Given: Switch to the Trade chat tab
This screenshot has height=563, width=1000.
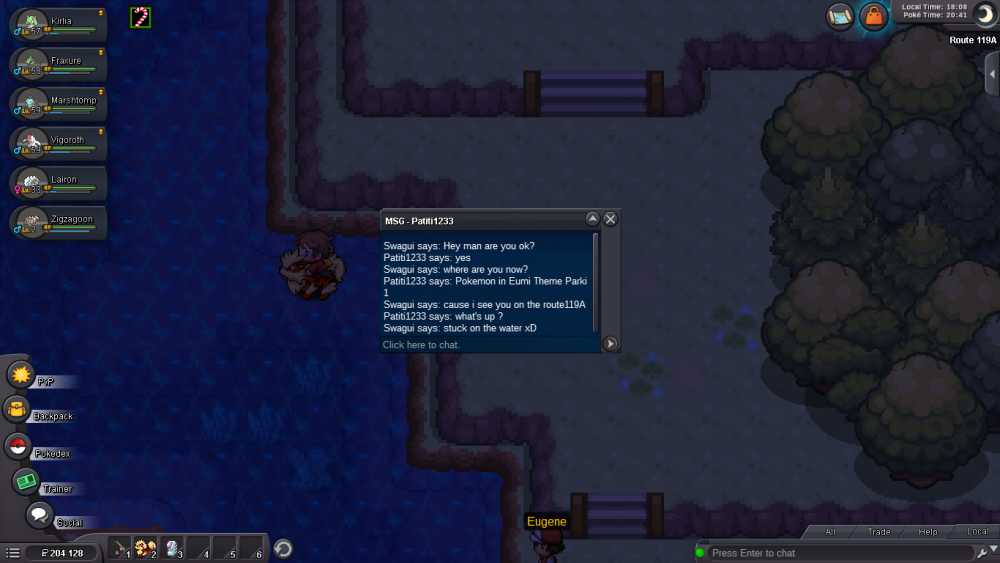Looking at the screenshot, I should [879, 532].
